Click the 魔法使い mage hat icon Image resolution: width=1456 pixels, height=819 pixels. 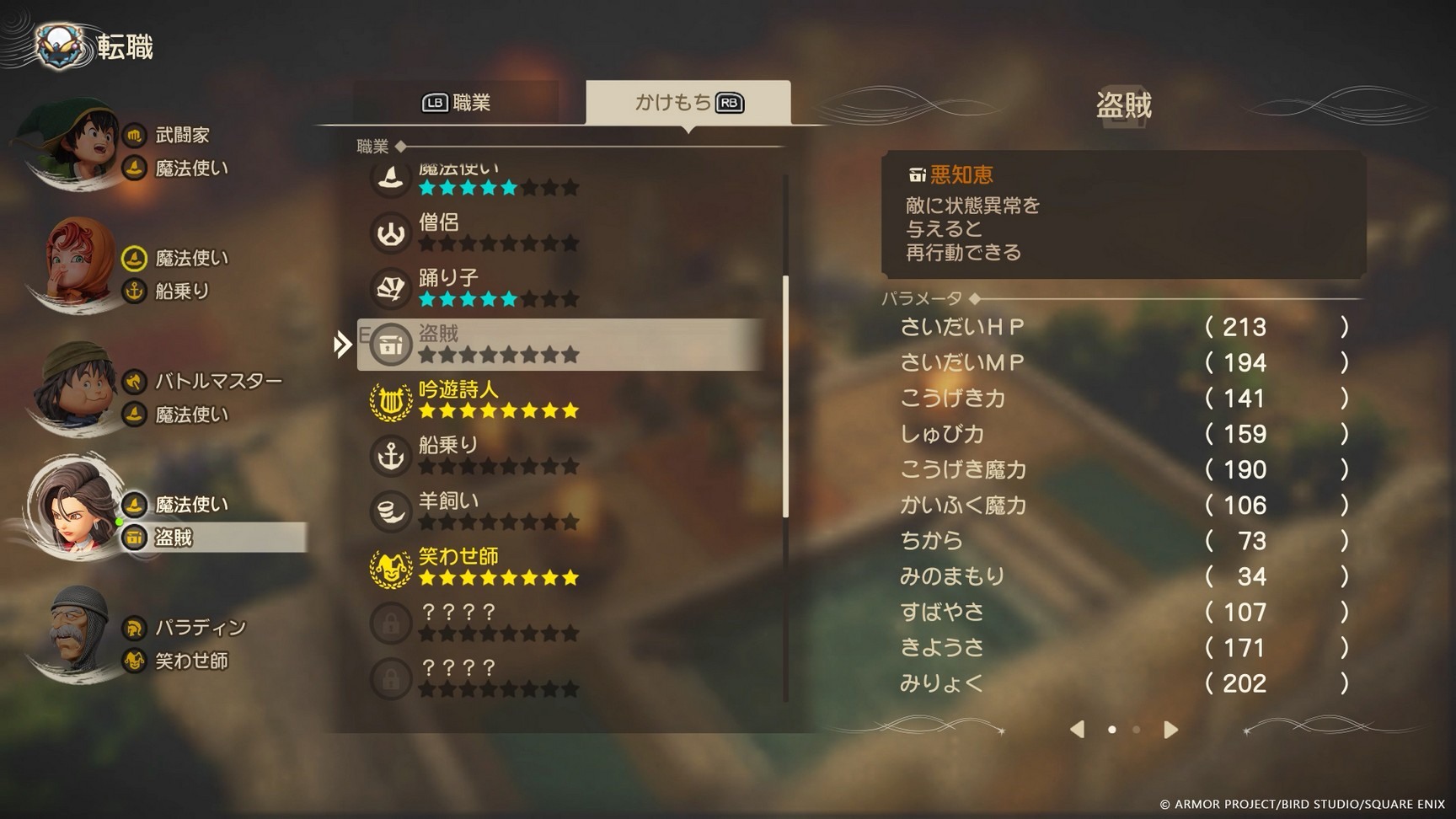coord(389,178)
